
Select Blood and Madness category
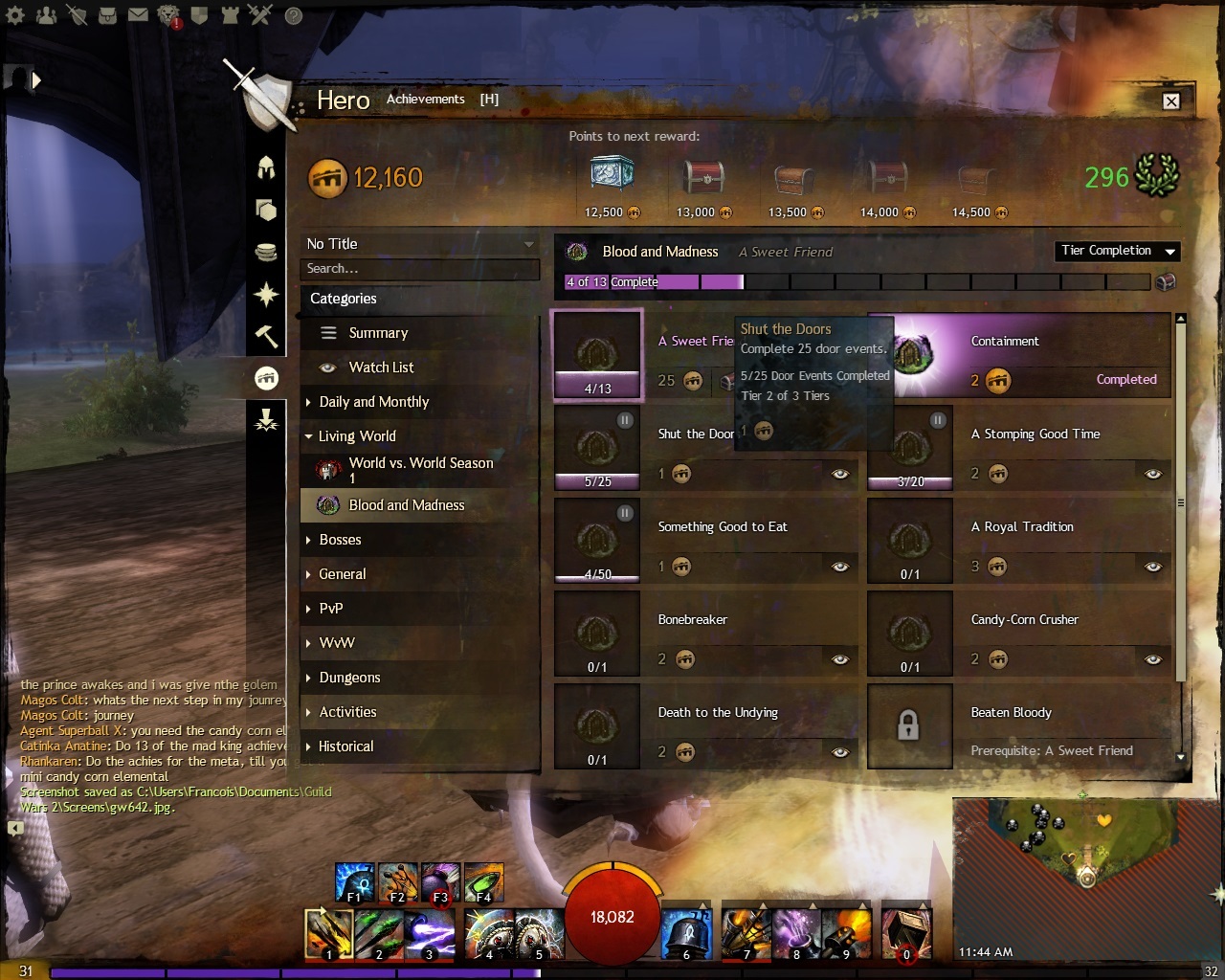pos(406,505)
